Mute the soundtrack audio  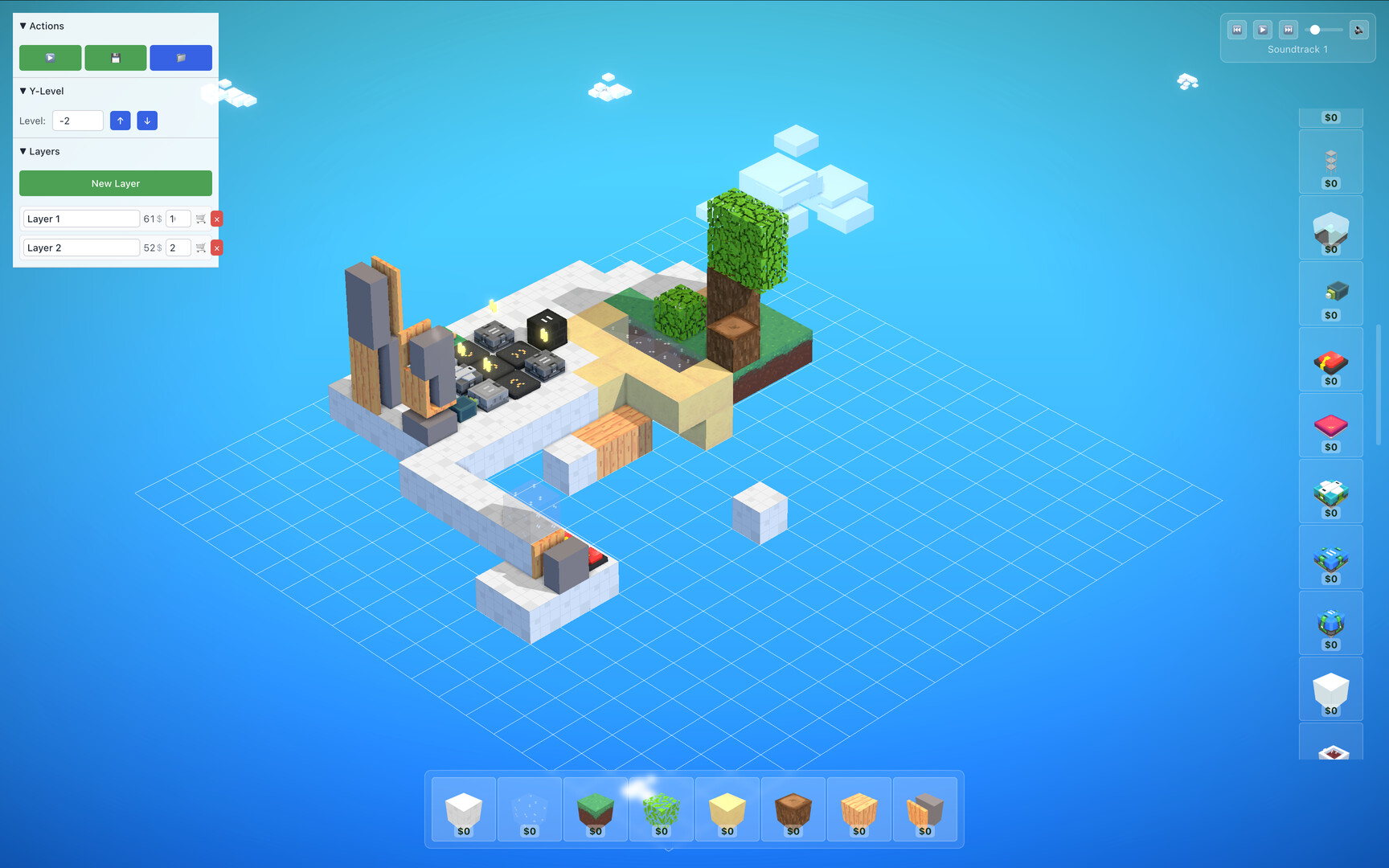[x=1358, y=30]
